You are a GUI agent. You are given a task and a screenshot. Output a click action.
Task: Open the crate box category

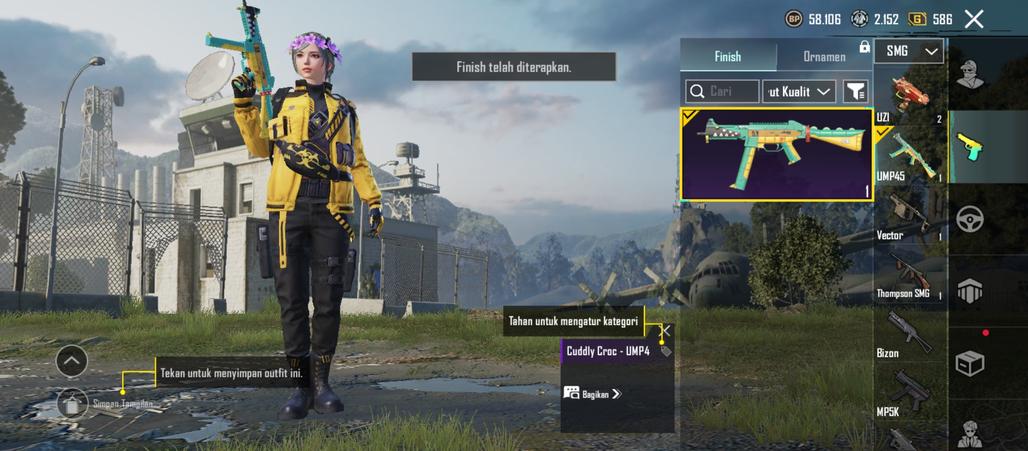(x=969, y=363)
